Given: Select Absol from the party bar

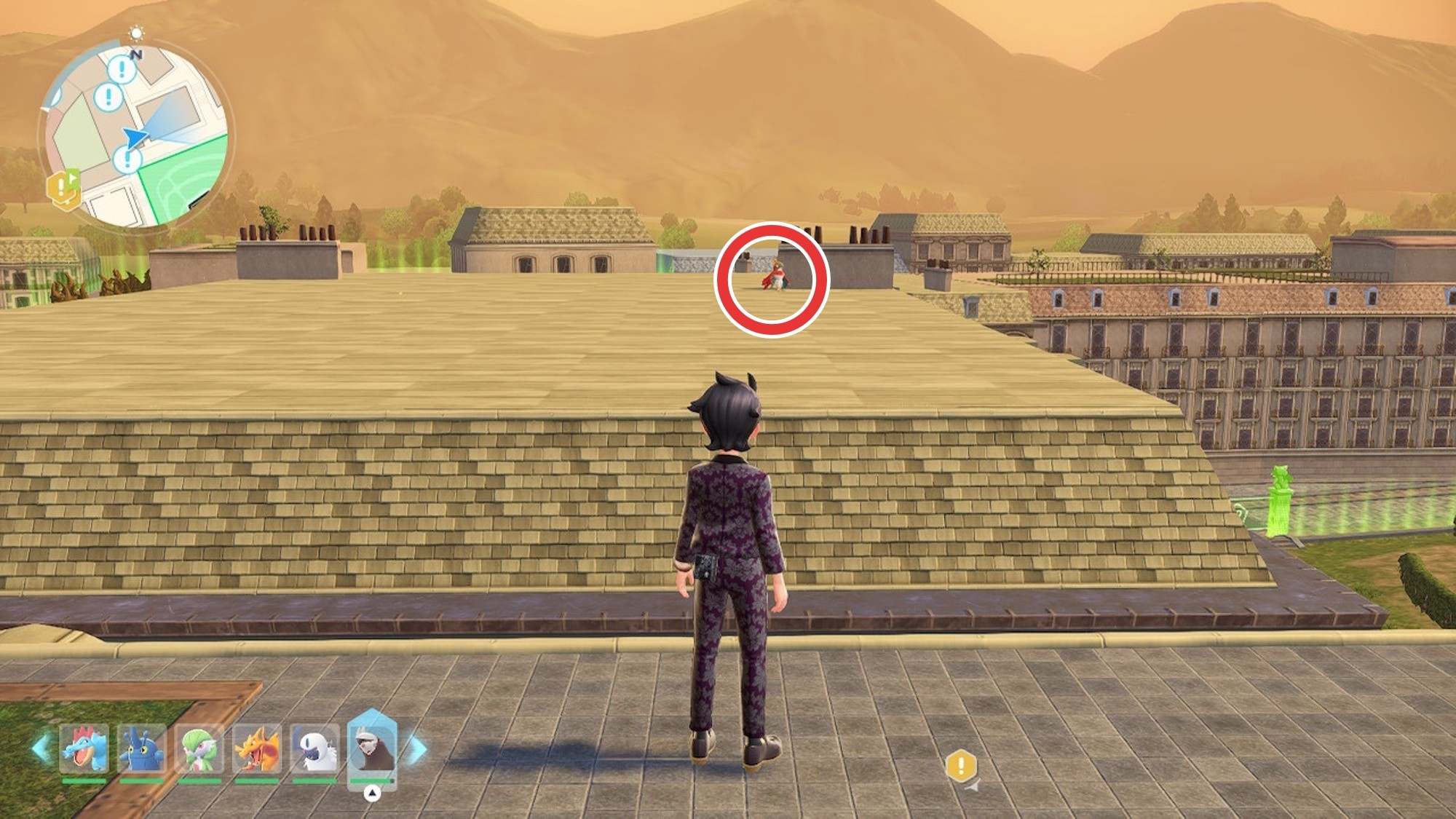Looking at the screenshot, I should [314, 749].
